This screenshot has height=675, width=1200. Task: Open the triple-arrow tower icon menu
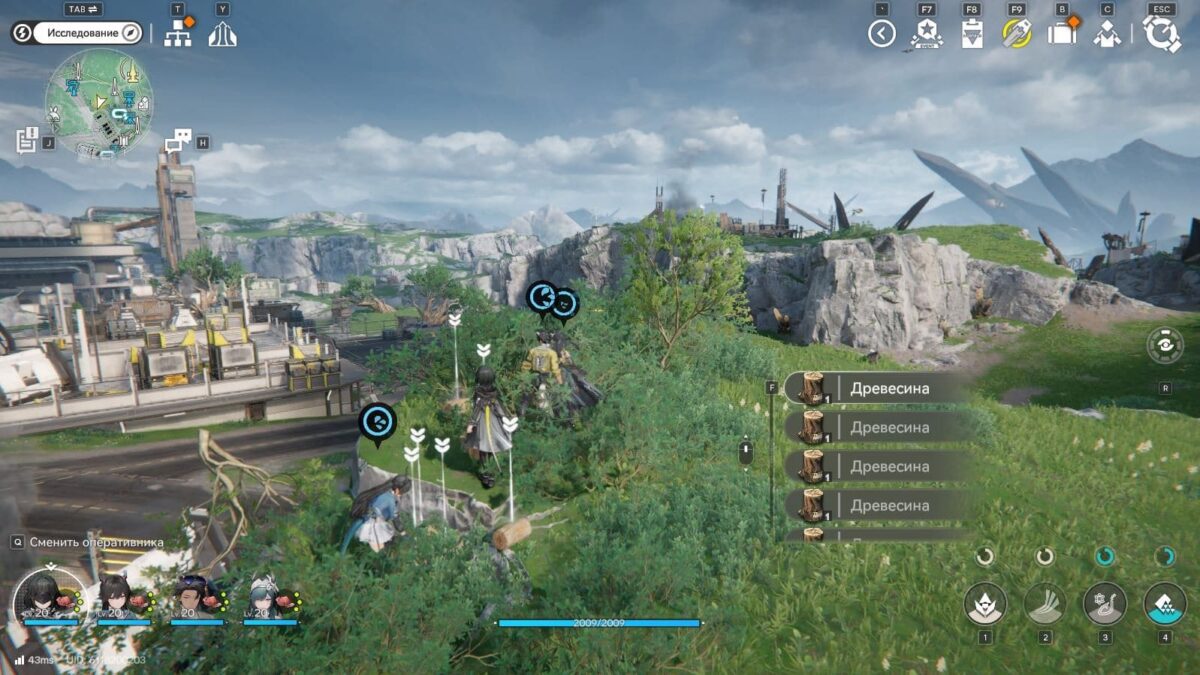pos(222,34)
